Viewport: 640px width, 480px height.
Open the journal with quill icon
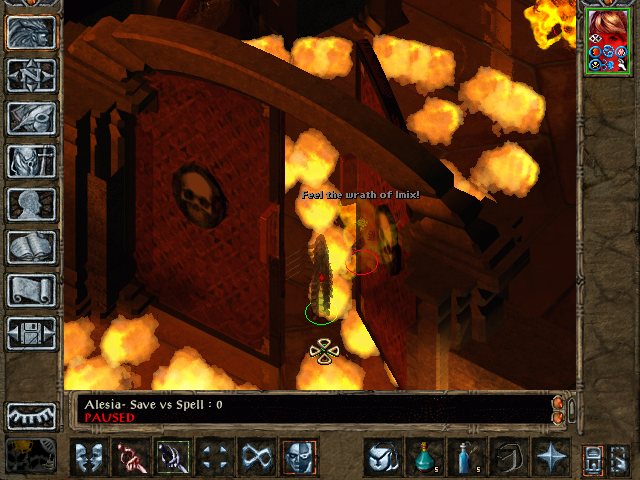[31, 117]
